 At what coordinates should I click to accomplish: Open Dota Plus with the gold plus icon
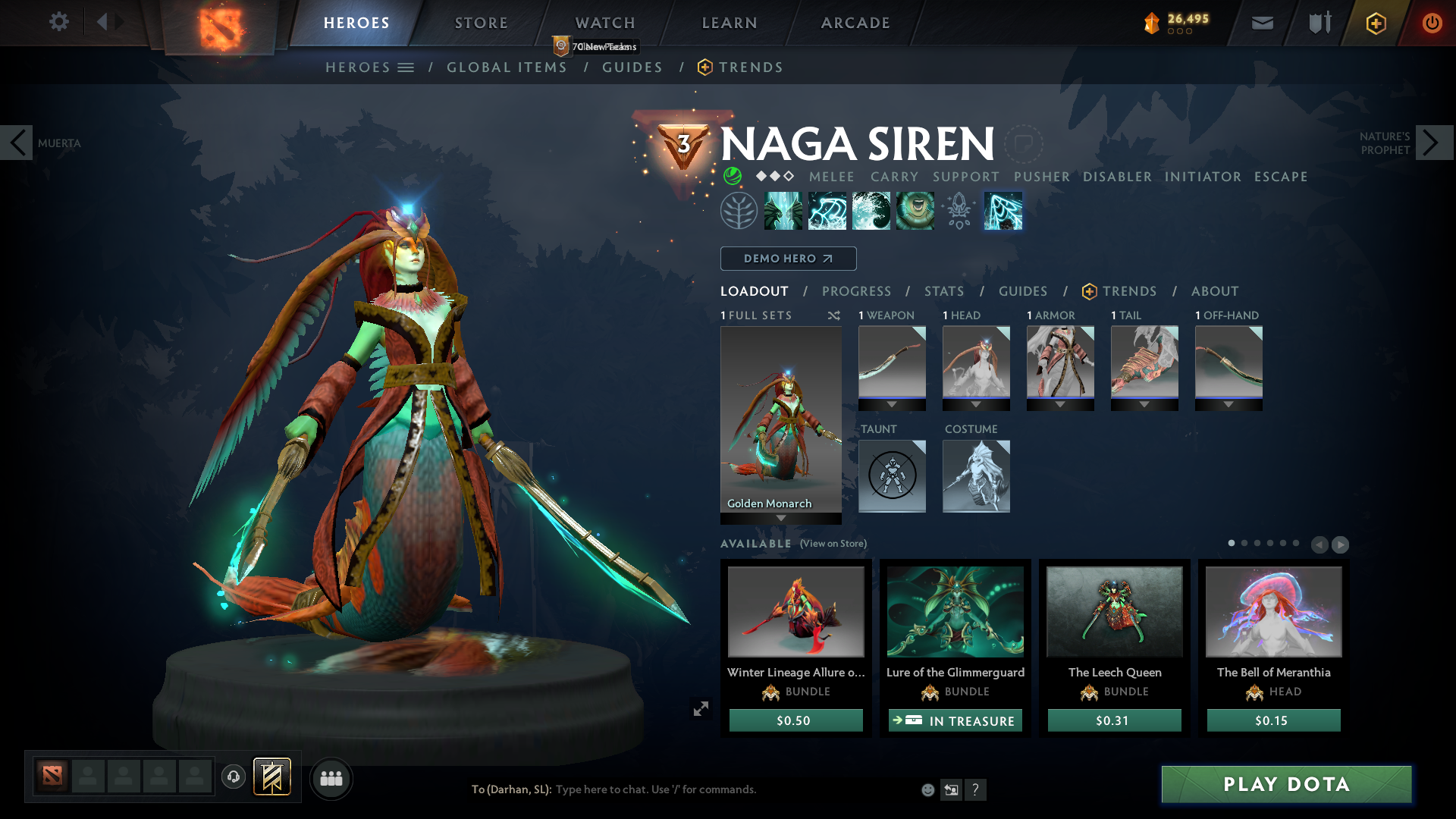1375,24
